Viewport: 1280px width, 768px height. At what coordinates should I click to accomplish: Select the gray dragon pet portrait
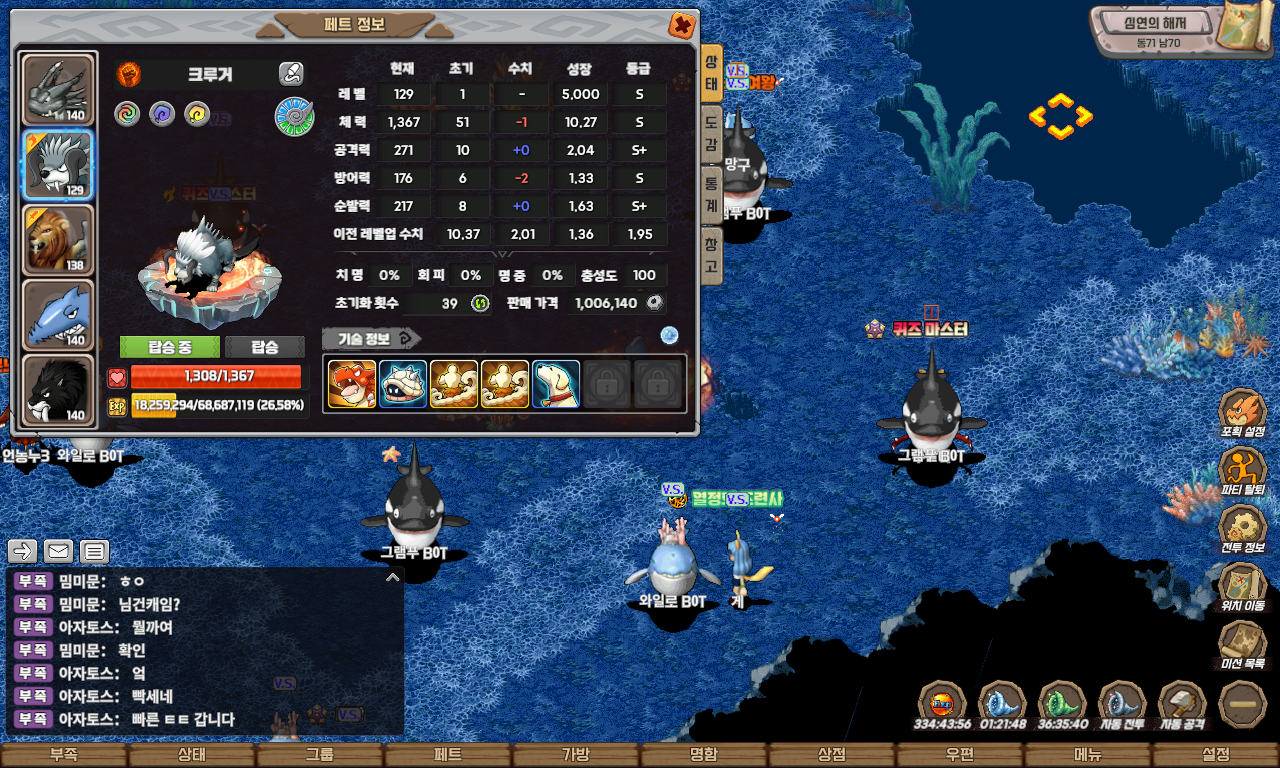pos(58,90)
